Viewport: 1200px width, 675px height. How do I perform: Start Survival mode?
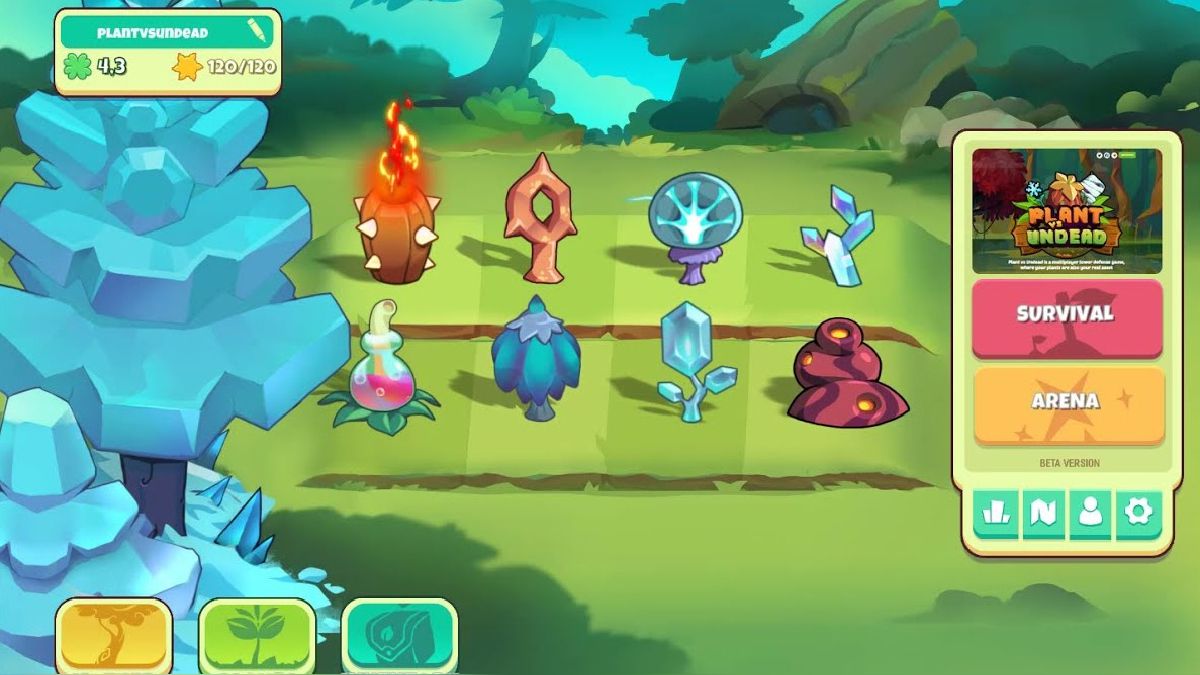1066,315
